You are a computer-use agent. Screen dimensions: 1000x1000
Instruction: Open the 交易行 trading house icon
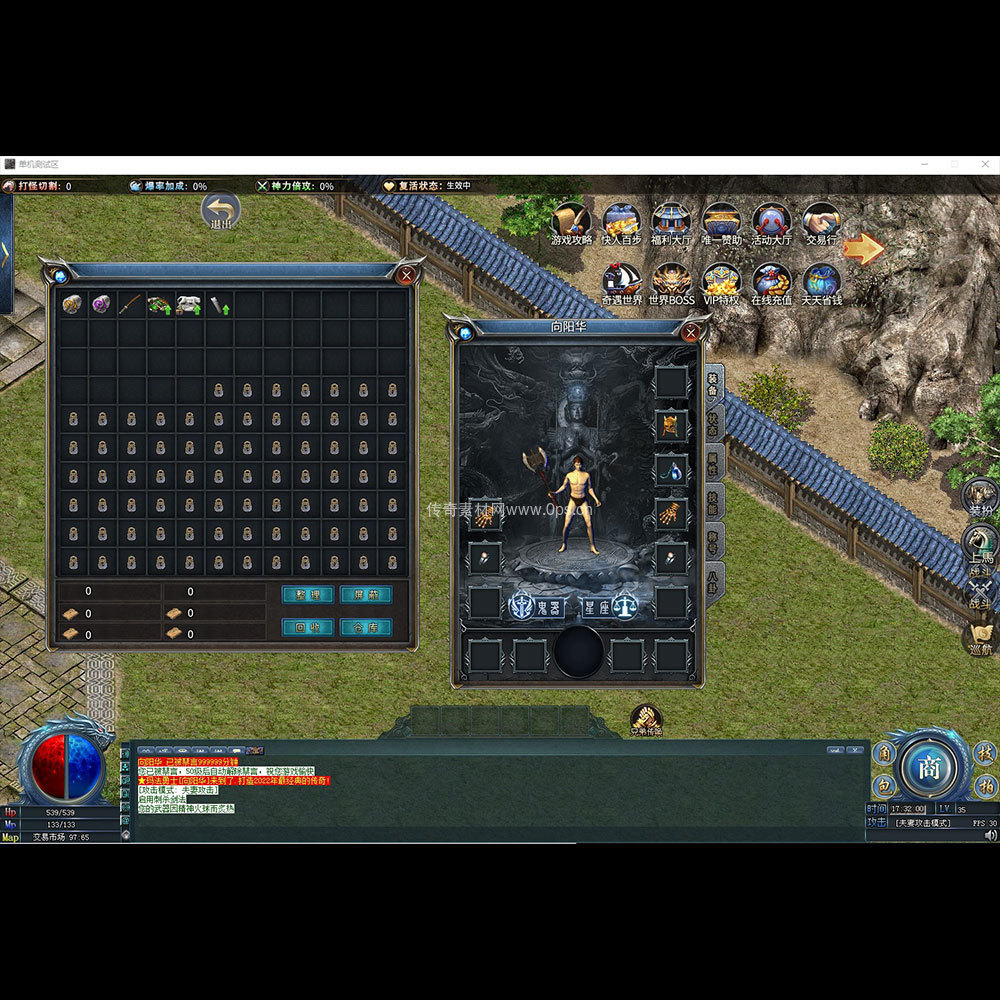(x=821, y=223)
